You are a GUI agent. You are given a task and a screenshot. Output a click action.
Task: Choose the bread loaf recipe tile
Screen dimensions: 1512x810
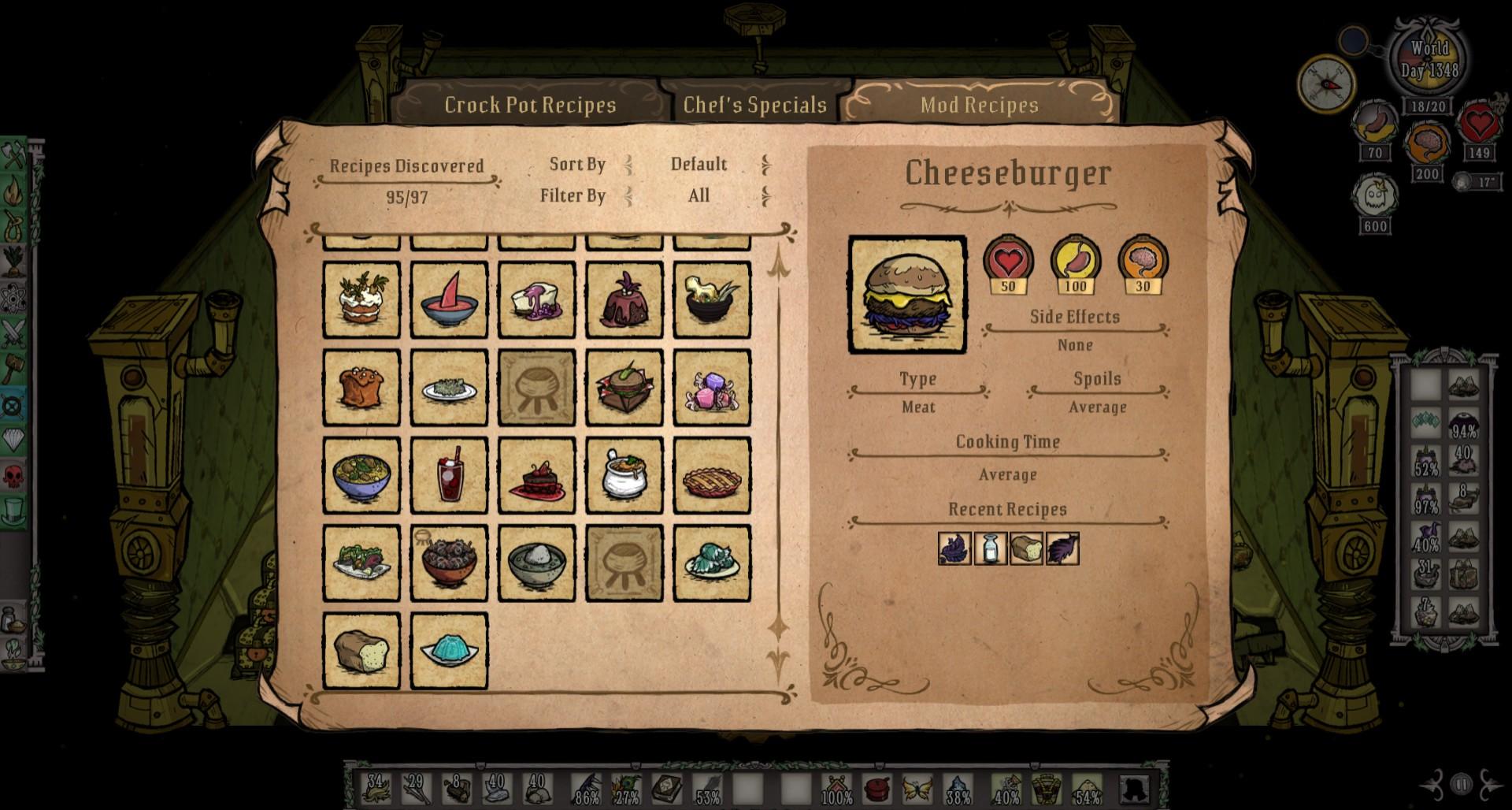pyautogui.click(x=361, y=651)
